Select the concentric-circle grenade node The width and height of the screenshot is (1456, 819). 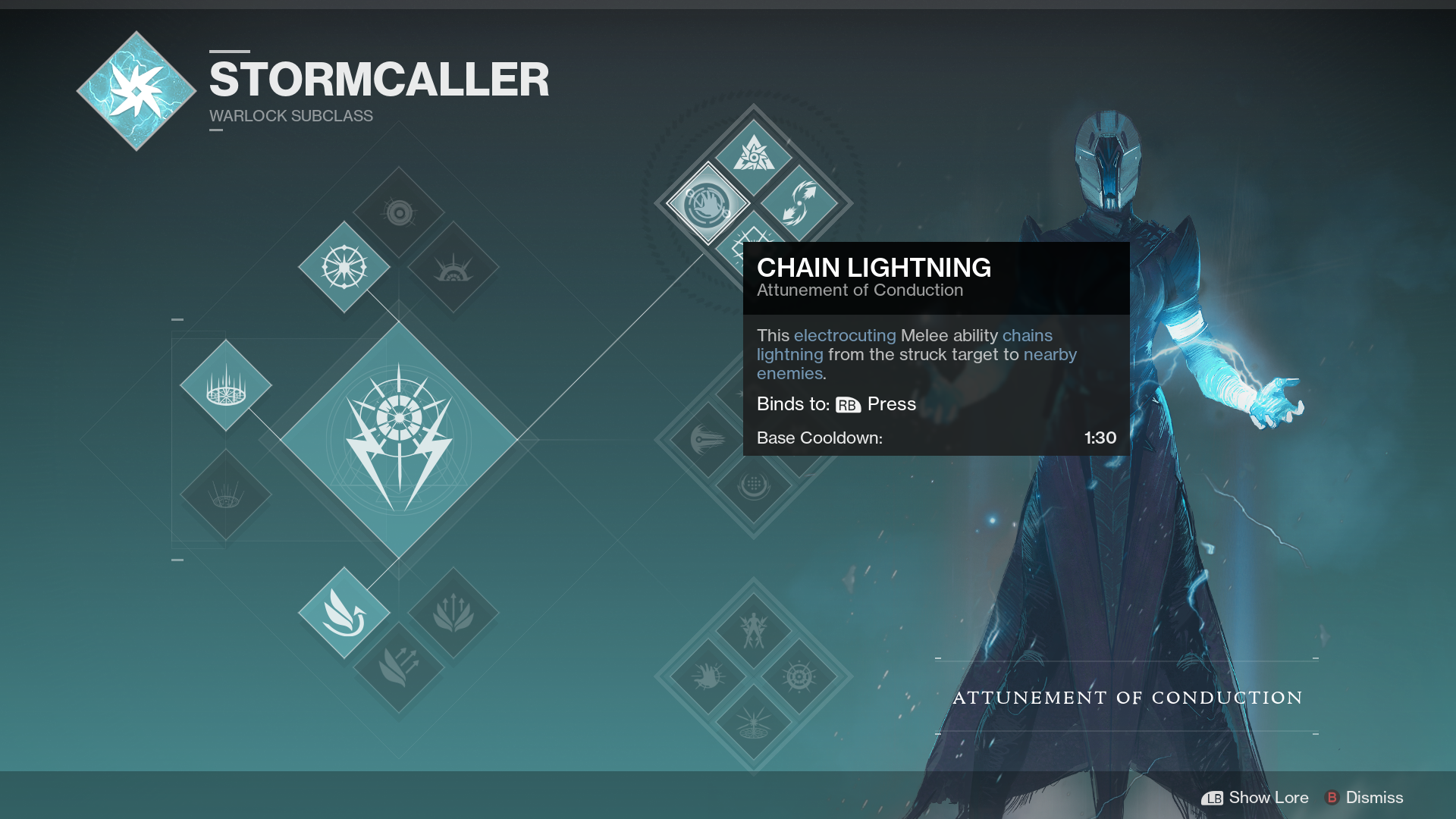(x=399, y=213)
